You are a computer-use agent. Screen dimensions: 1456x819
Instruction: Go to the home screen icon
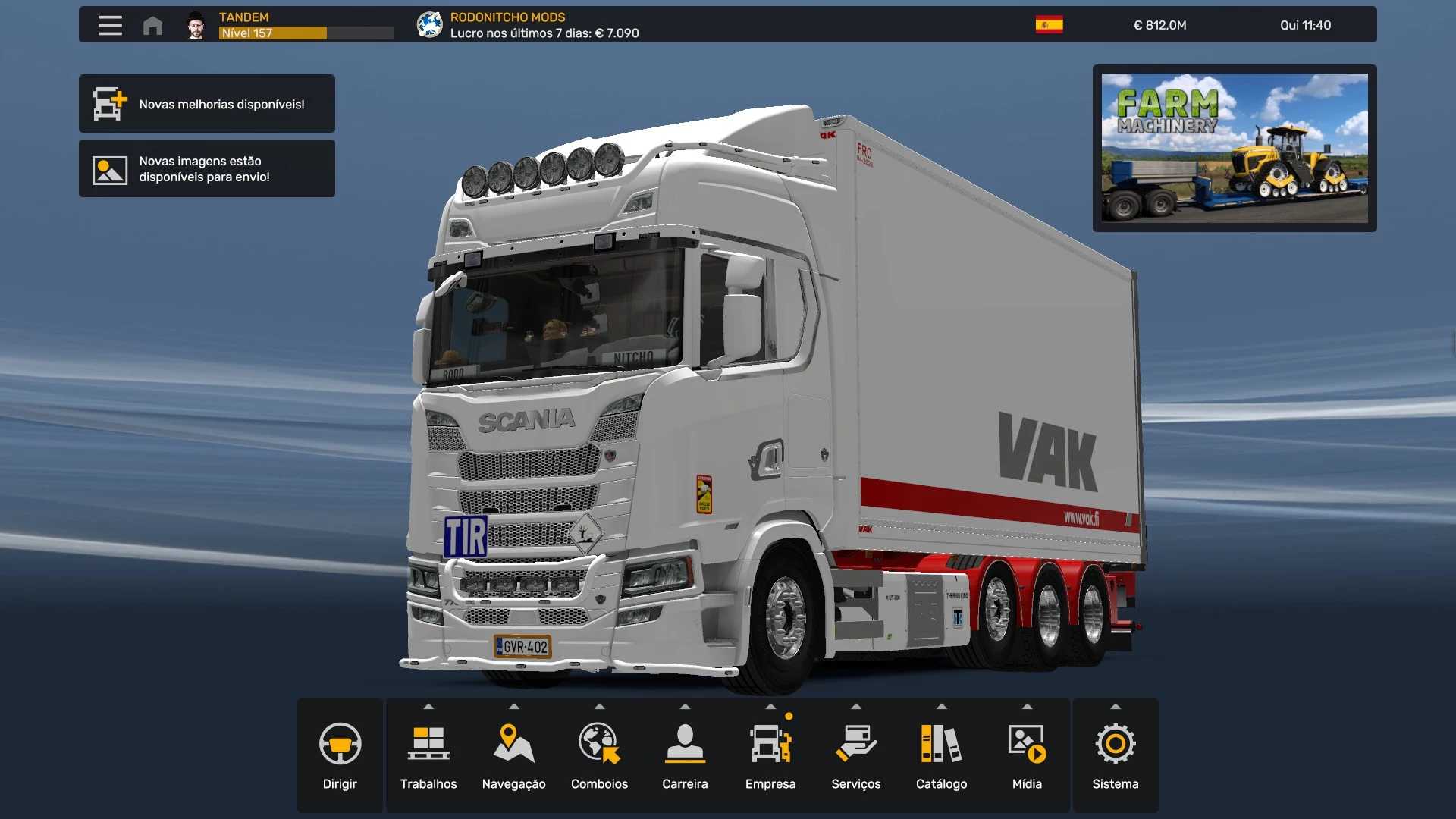point(152,26)
